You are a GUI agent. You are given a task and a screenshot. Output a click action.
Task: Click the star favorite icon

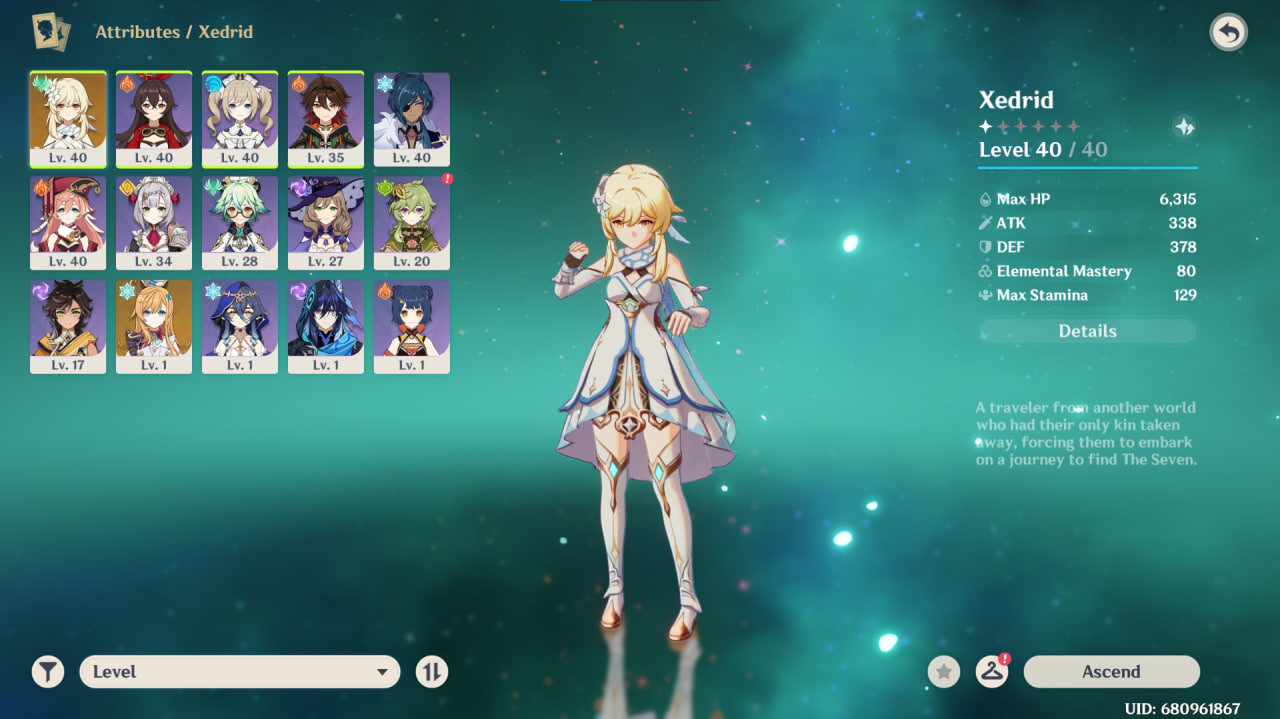pos(944,672)
